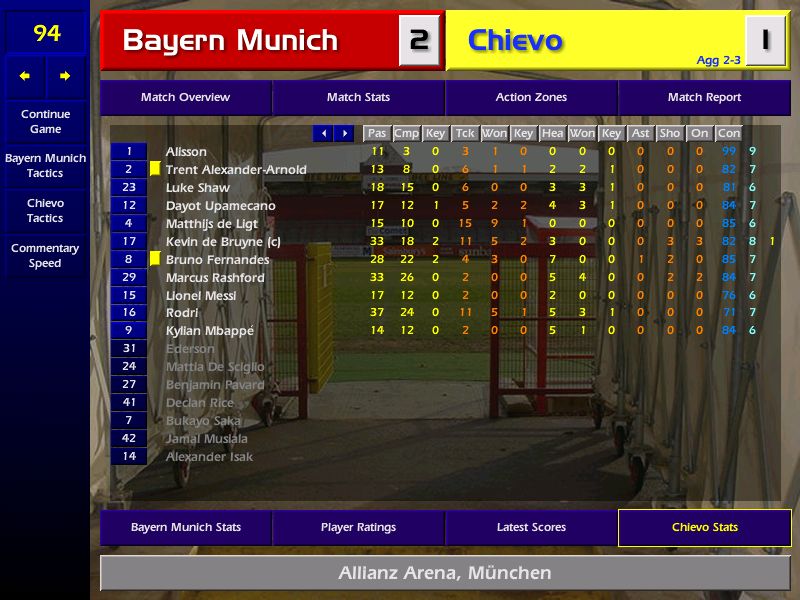Show the Match Stats tab
The height and width of the screenshot is (600, 800).
point(358,98)
